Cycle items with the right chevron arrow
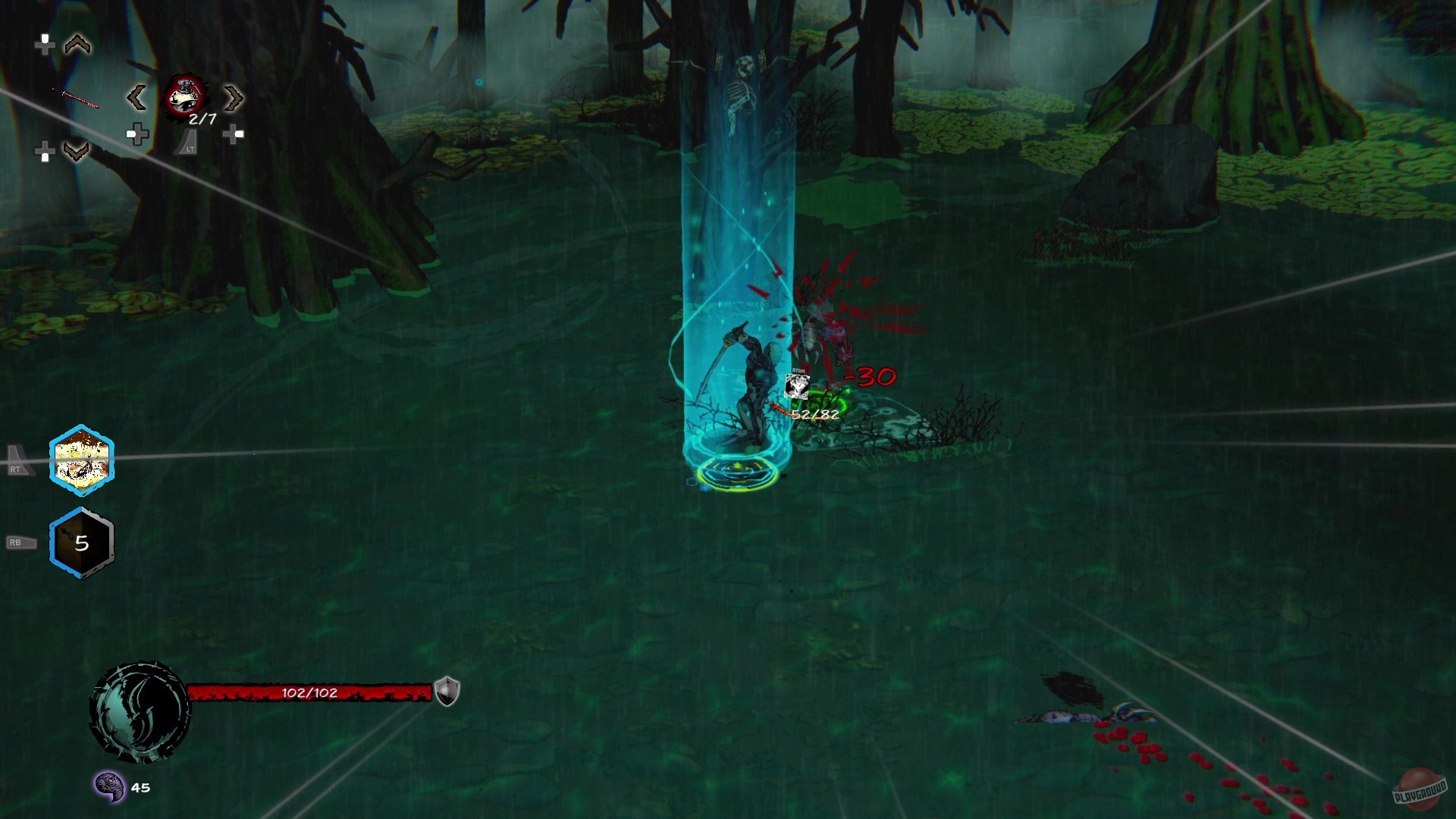The height and width of the screenshot is (819, 1456). (234, 99)
